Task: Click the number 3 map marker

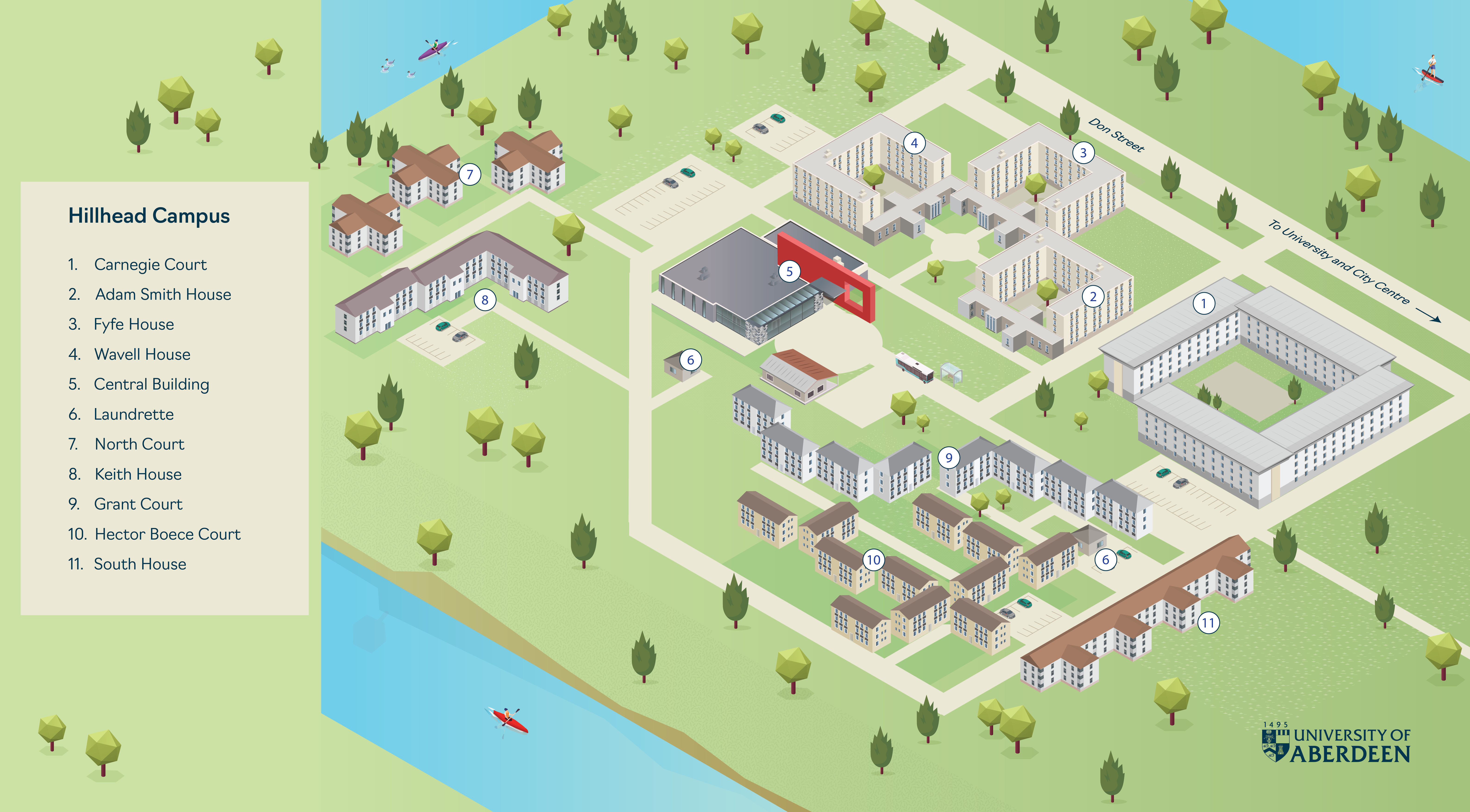Action: tap(1083, 153)
